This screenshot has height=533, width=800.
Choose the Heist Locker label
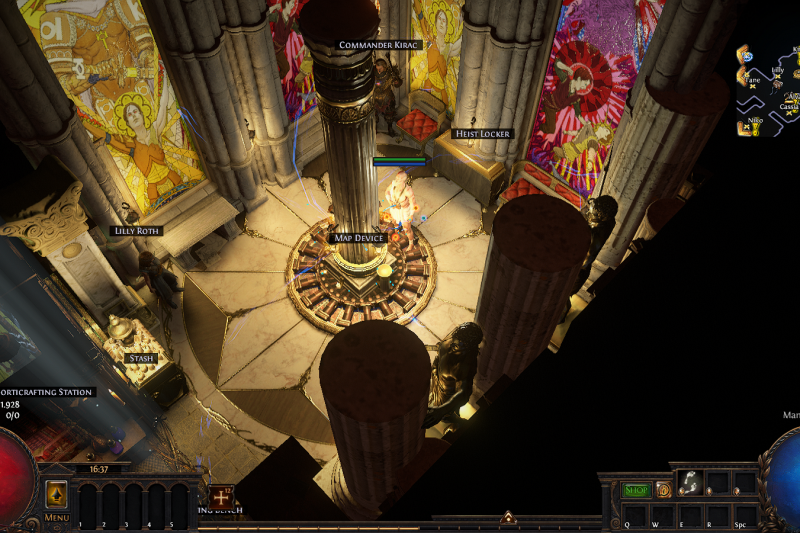[x=482, y=134]
